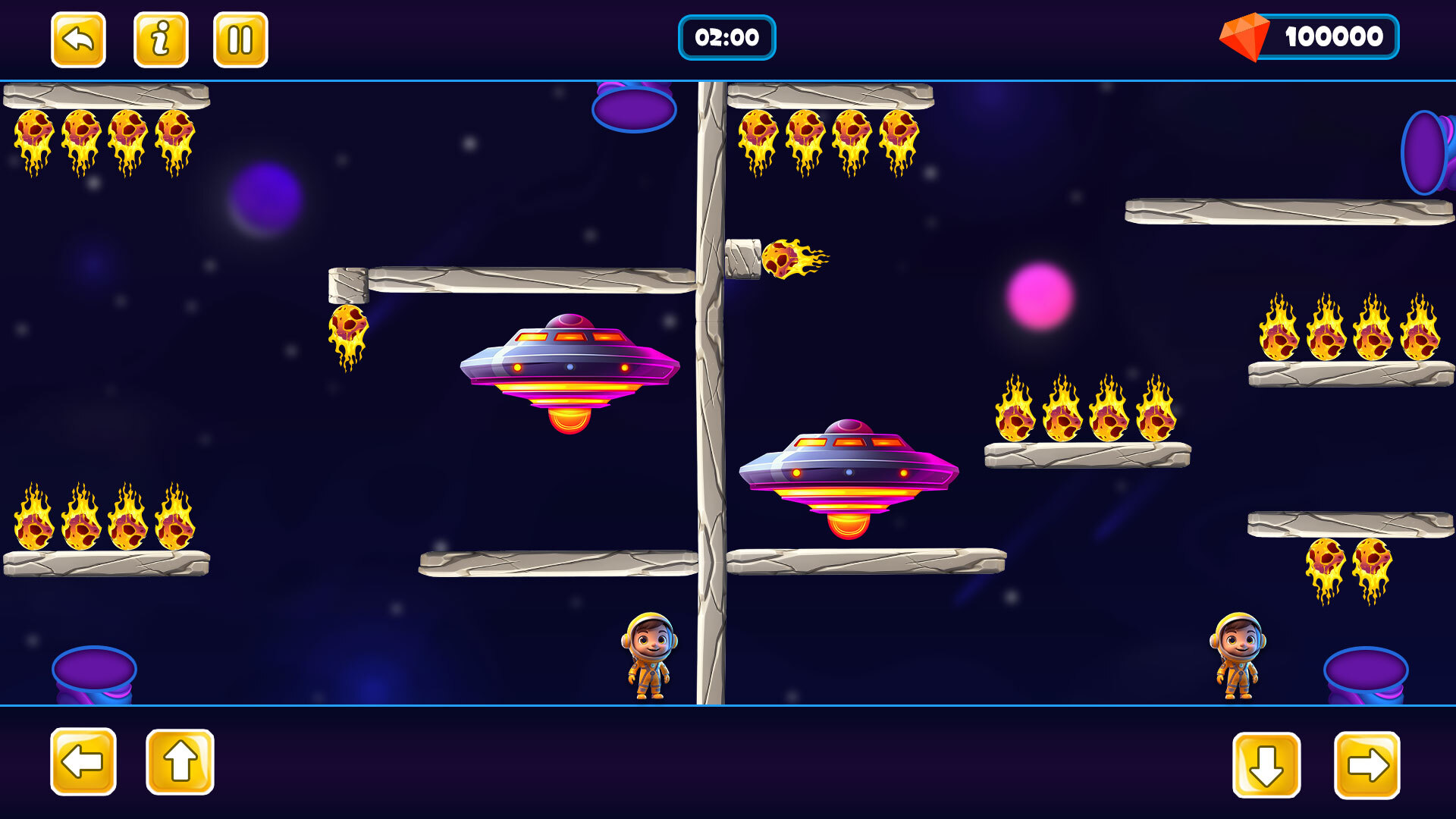
Task: Tap the up arrow jump button
Action: (180, 761)
